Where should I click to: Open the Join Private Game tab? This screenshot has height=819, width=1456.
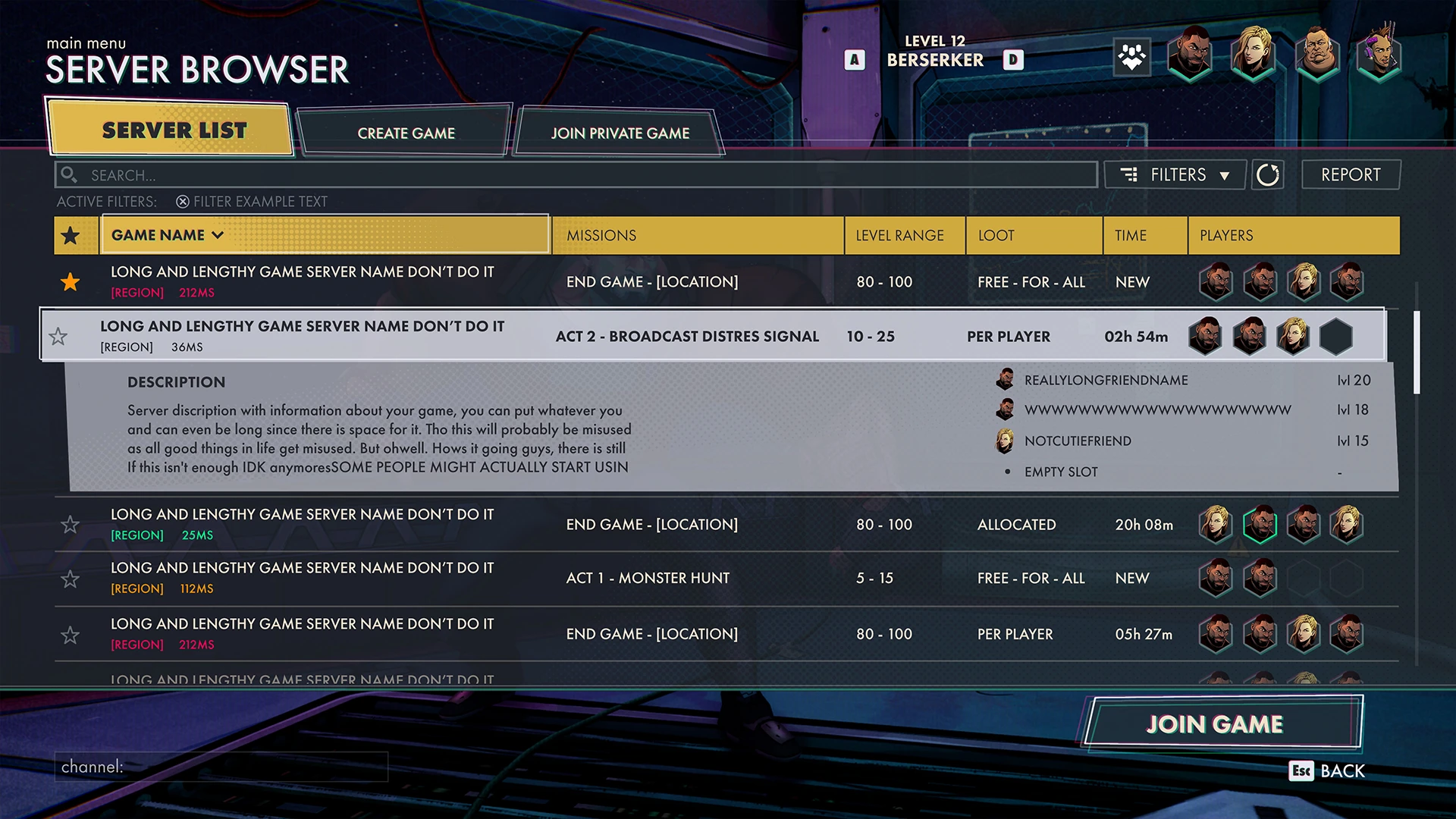tap(620, 133)
